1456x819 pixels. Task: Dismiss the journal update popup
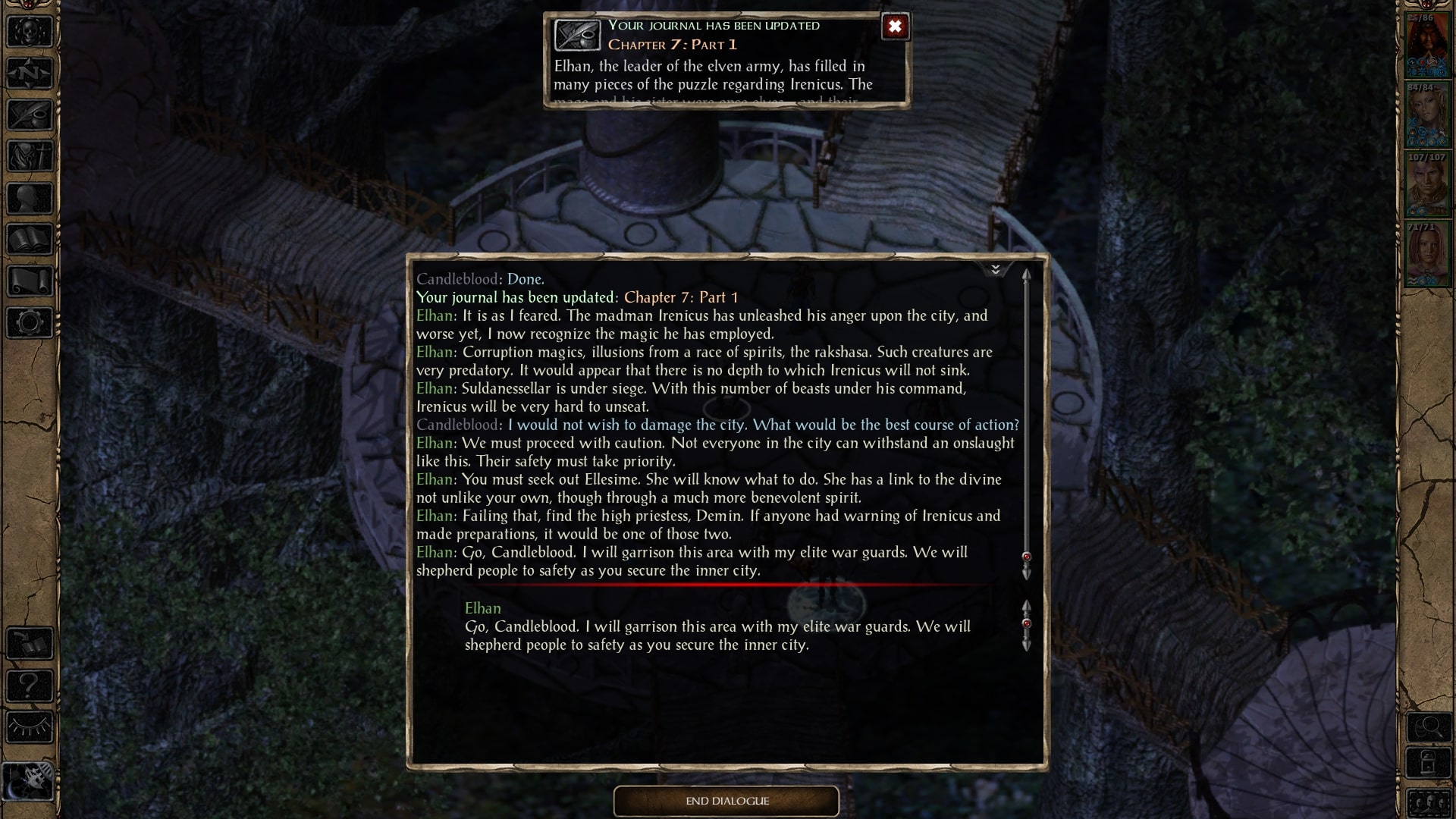click(896, 27)
